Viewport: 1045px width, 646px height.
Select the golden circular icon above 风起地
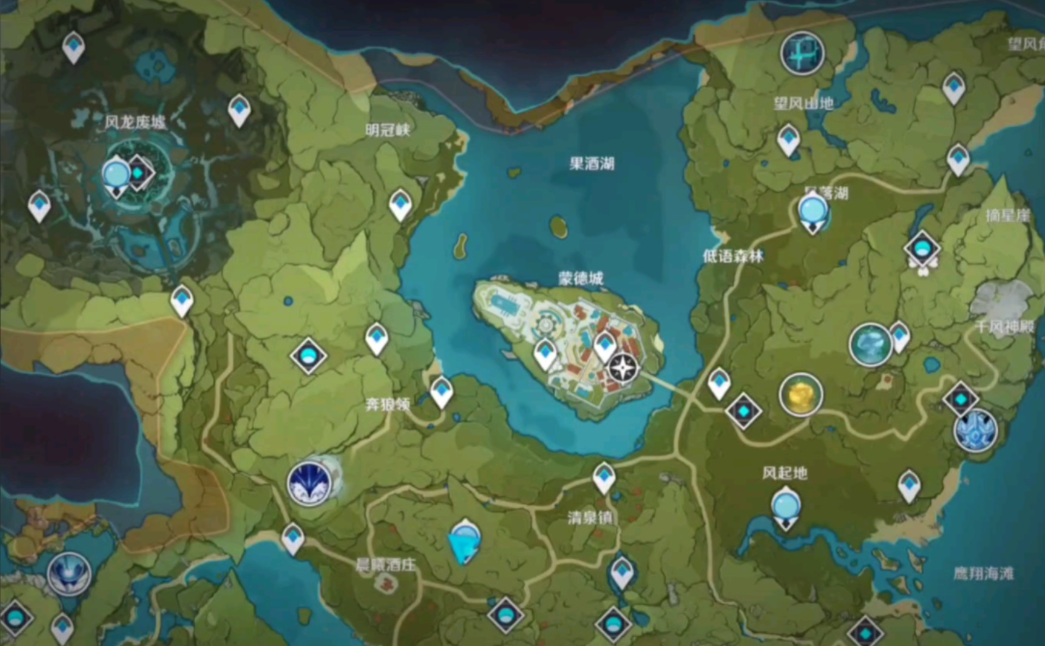[801, 396]
